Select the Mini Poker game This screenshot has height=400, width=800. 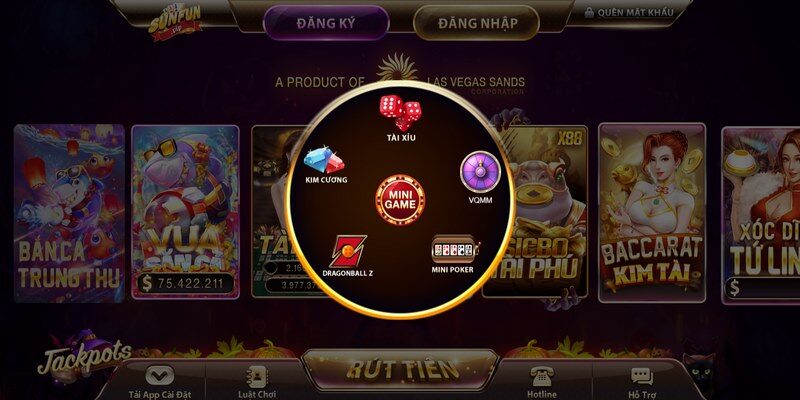pos(452,255)
